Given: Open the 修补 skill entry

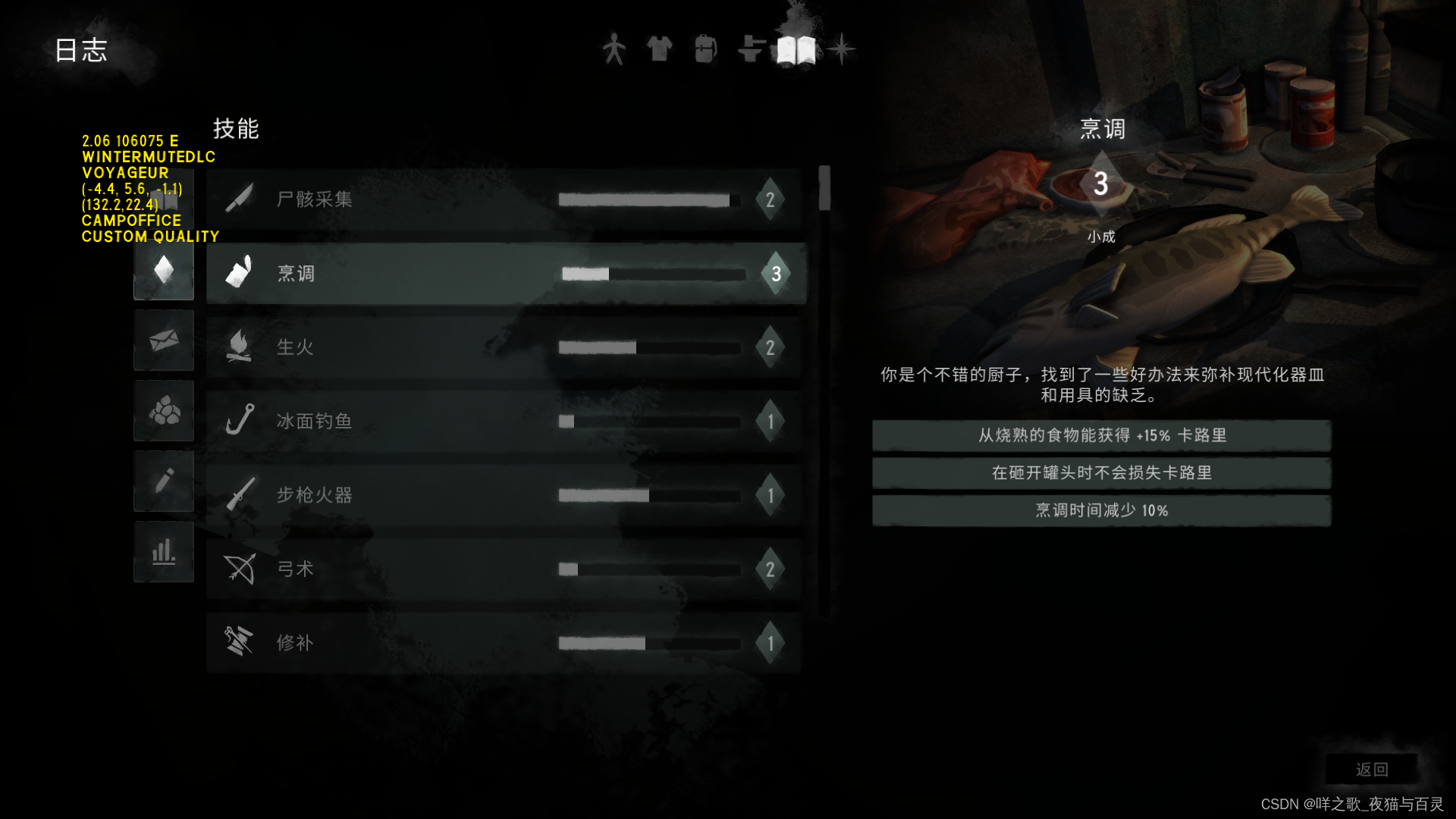Looking at the screenshot, I should click(504, 643).
